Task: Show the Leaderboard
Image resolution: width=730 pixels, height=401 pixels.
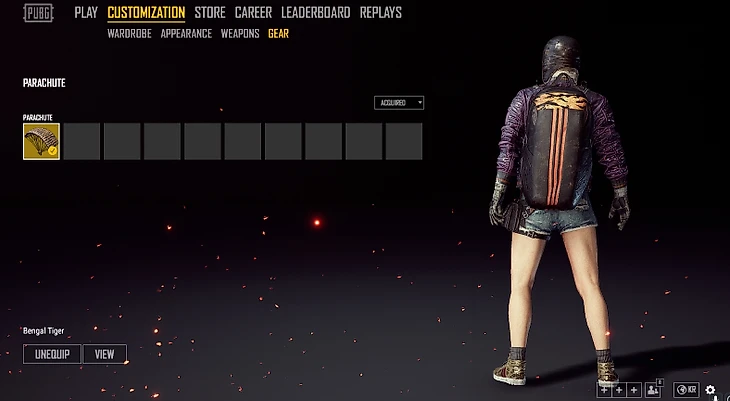Action: click(x=315, y=13)
